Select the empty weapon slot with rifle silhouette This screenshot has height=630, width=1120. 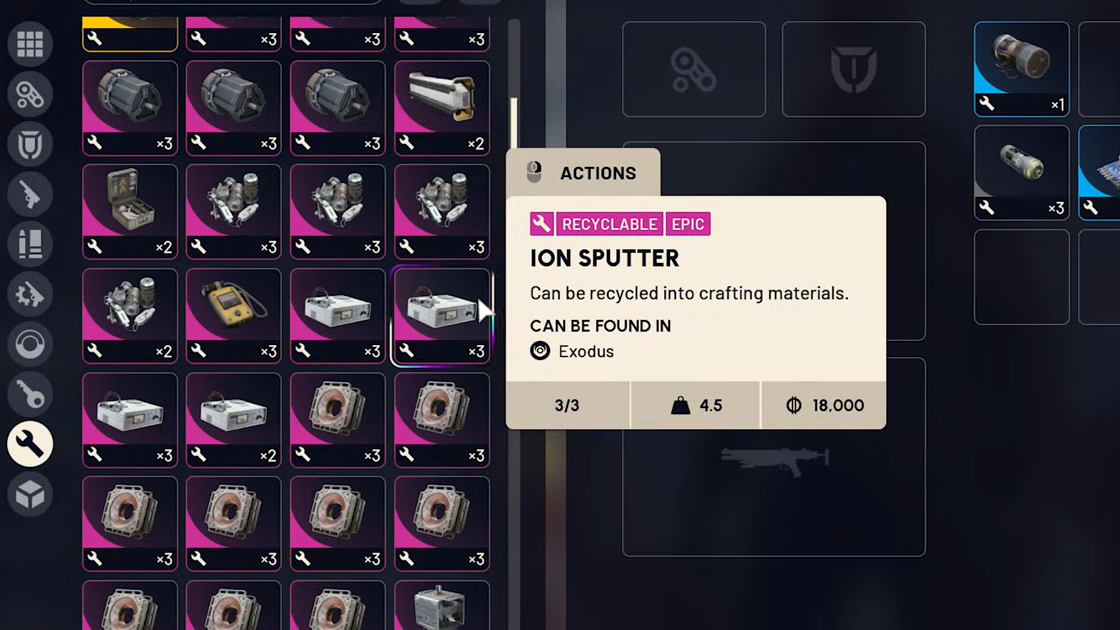773,458
